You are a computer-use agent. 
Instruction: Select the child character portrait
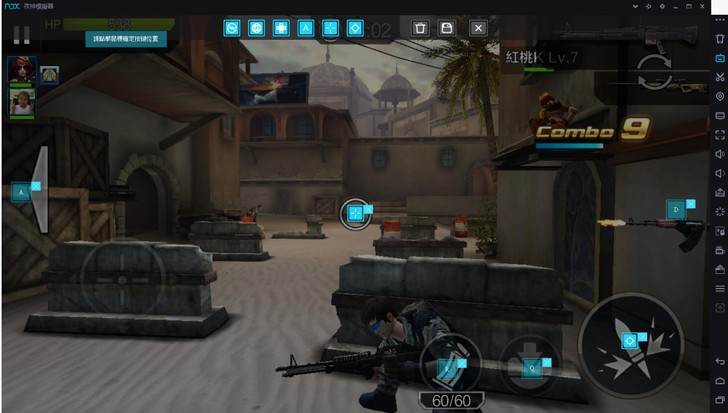(21, 101)
